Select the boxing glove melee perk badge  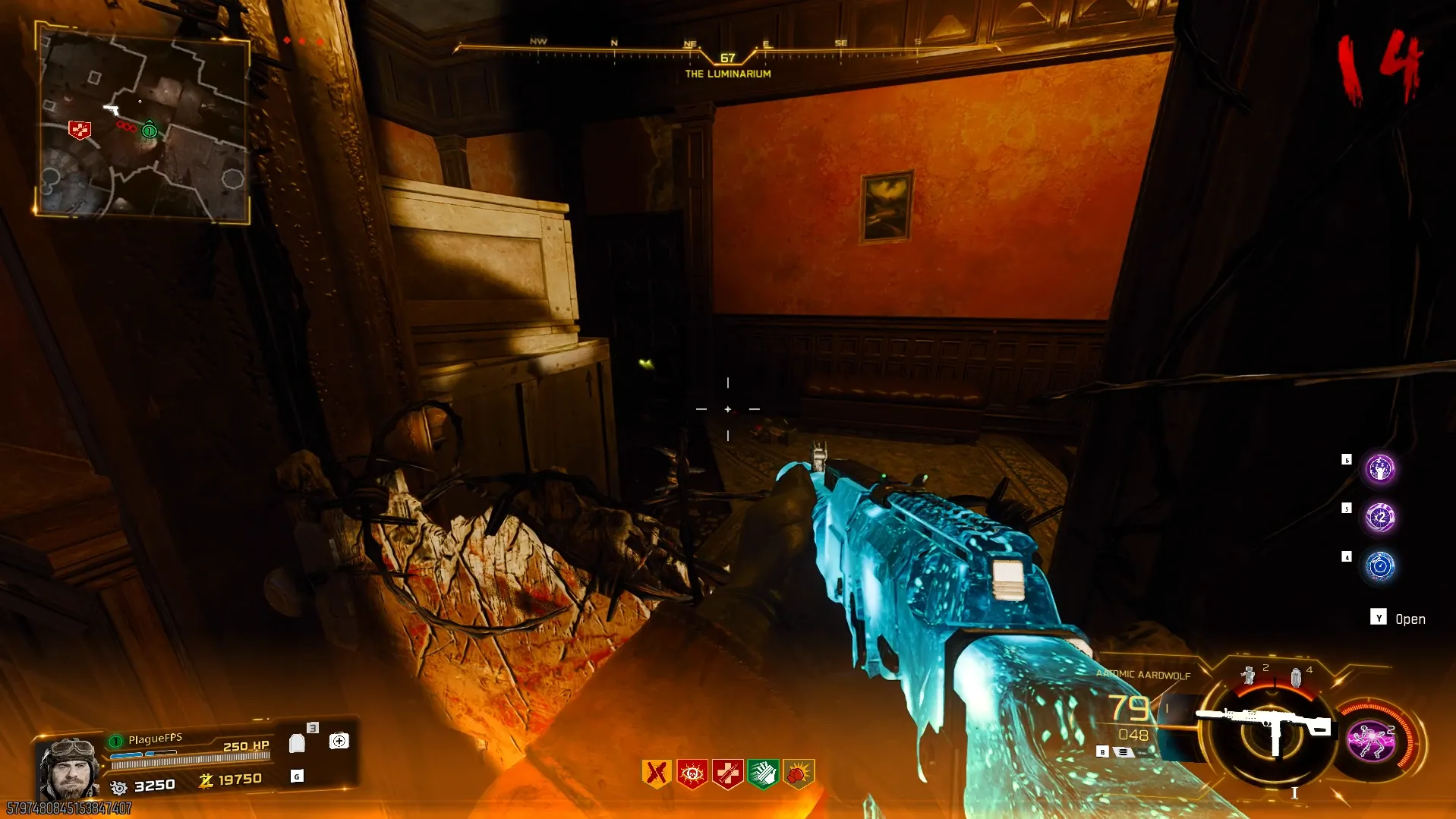pyautogui.click(x=798, y=773)
